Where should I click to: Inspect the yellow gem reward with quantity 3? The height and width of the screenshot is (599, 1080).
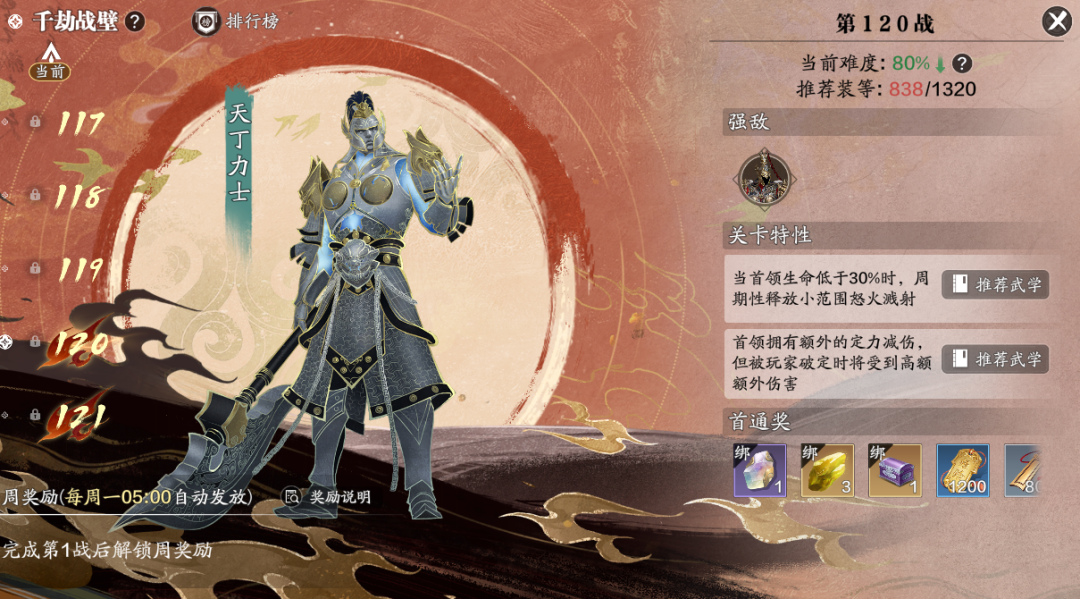827,470
